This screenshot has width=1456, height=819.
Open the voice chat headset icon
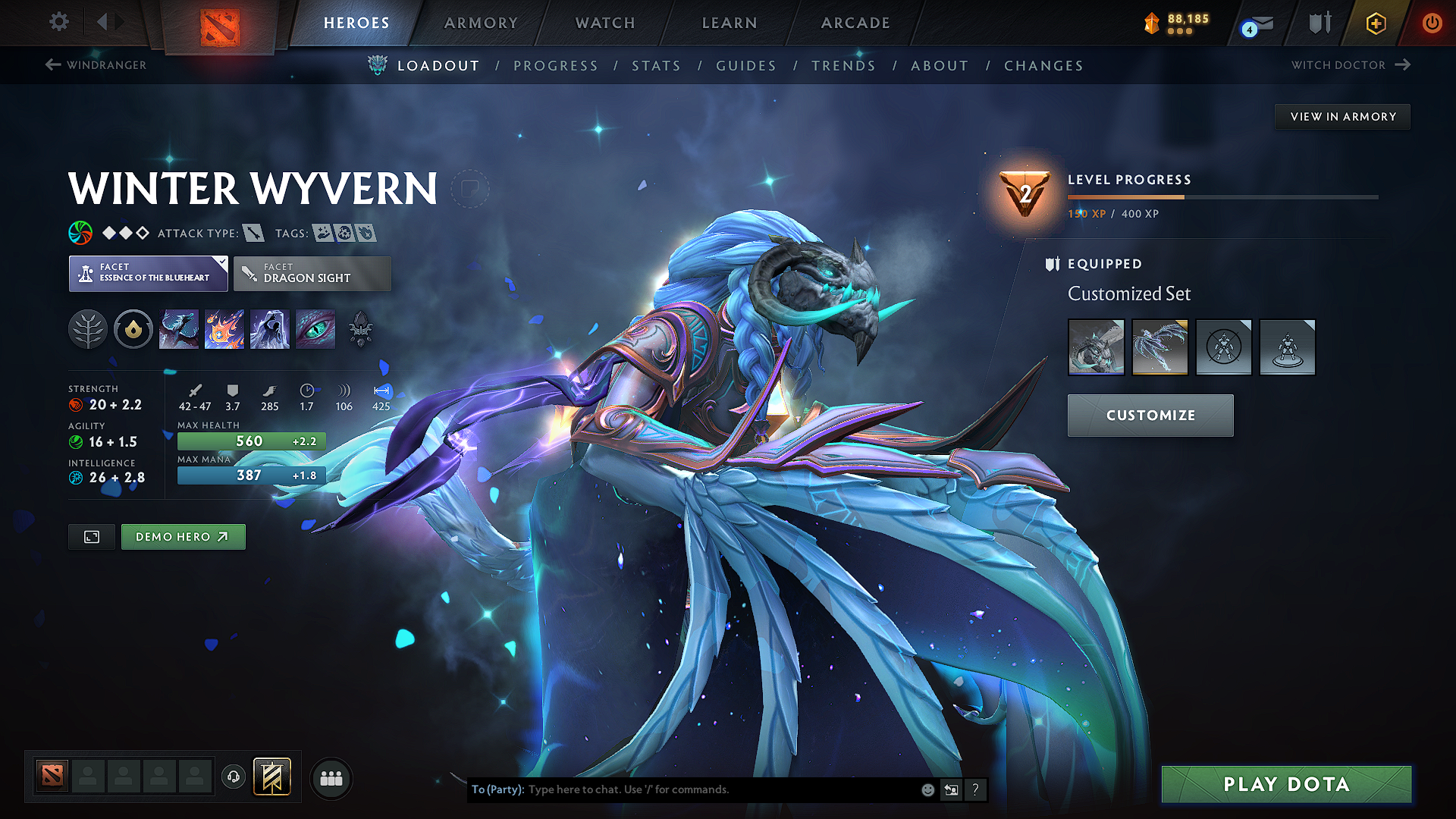click(234, 777)
